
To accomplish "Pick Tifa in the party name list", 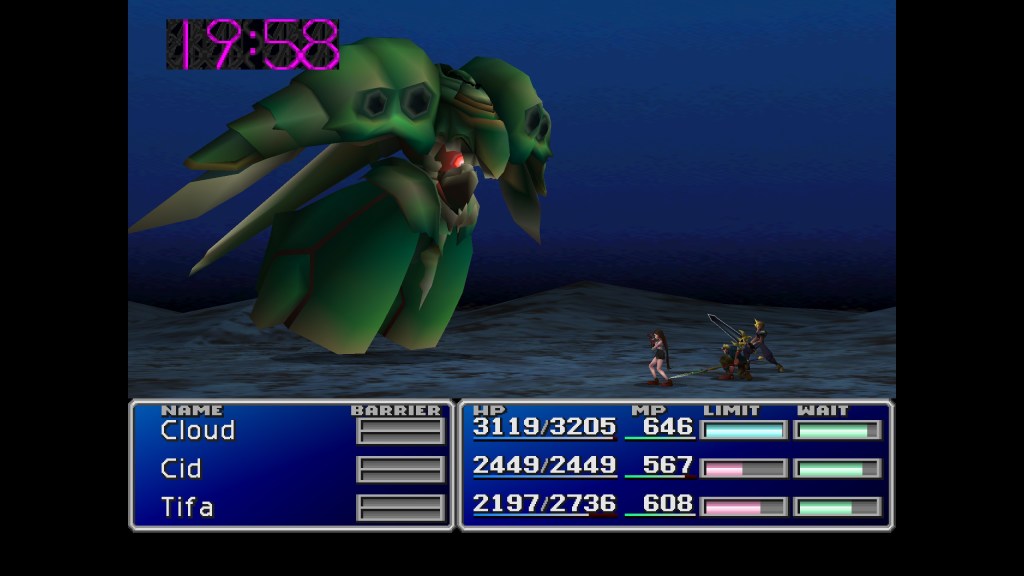I will tap(187, 507).
